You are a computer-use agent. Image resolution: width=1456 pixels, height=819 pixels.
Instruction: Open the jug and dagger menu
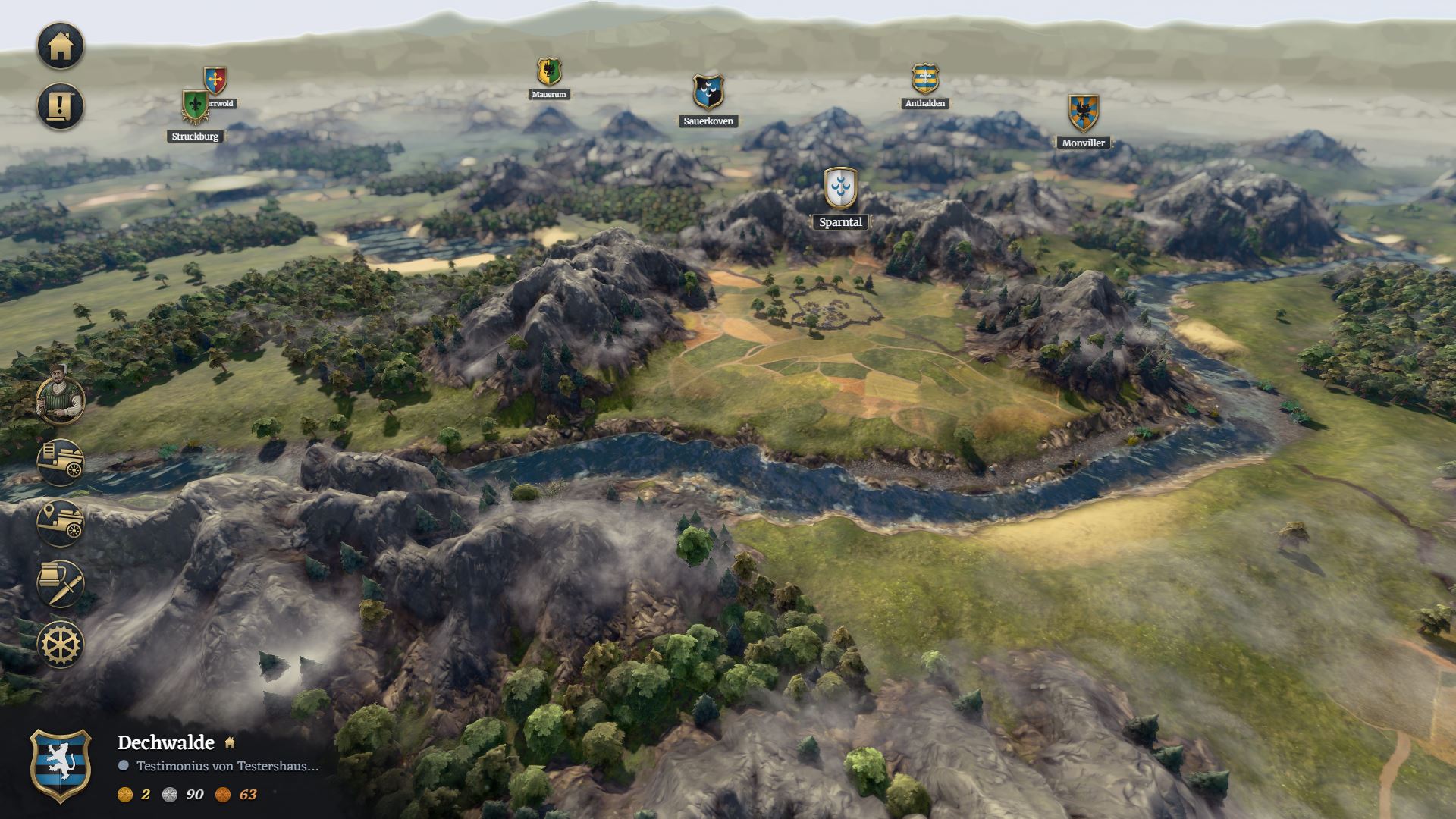(61, 584)
